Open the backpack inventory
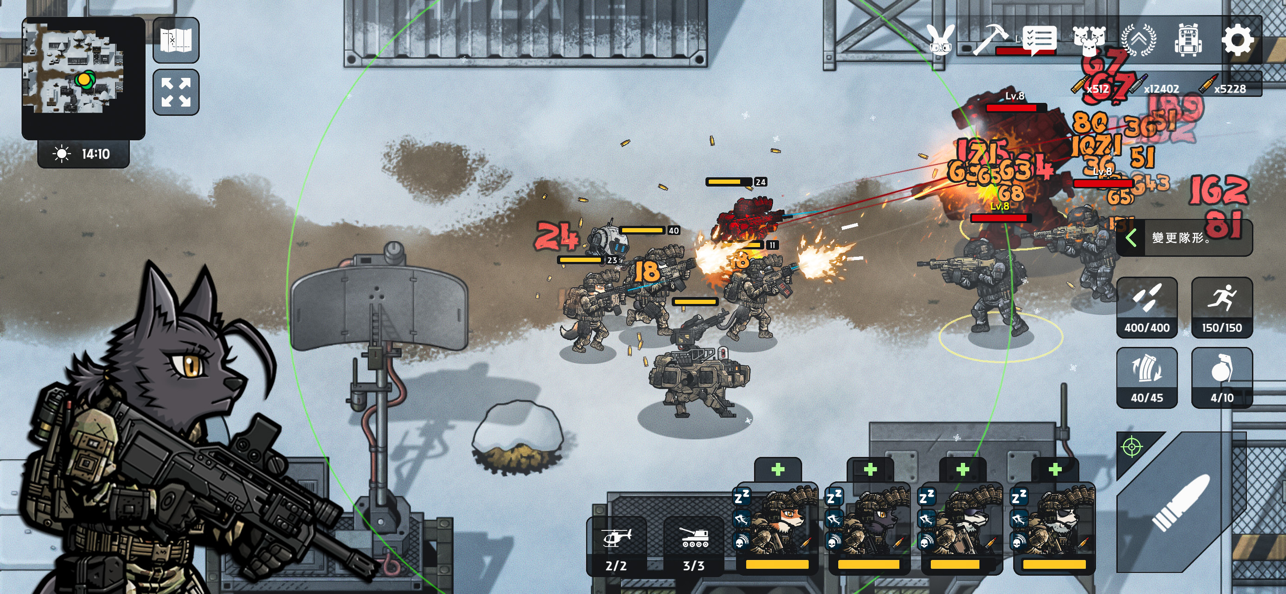 1188,41
